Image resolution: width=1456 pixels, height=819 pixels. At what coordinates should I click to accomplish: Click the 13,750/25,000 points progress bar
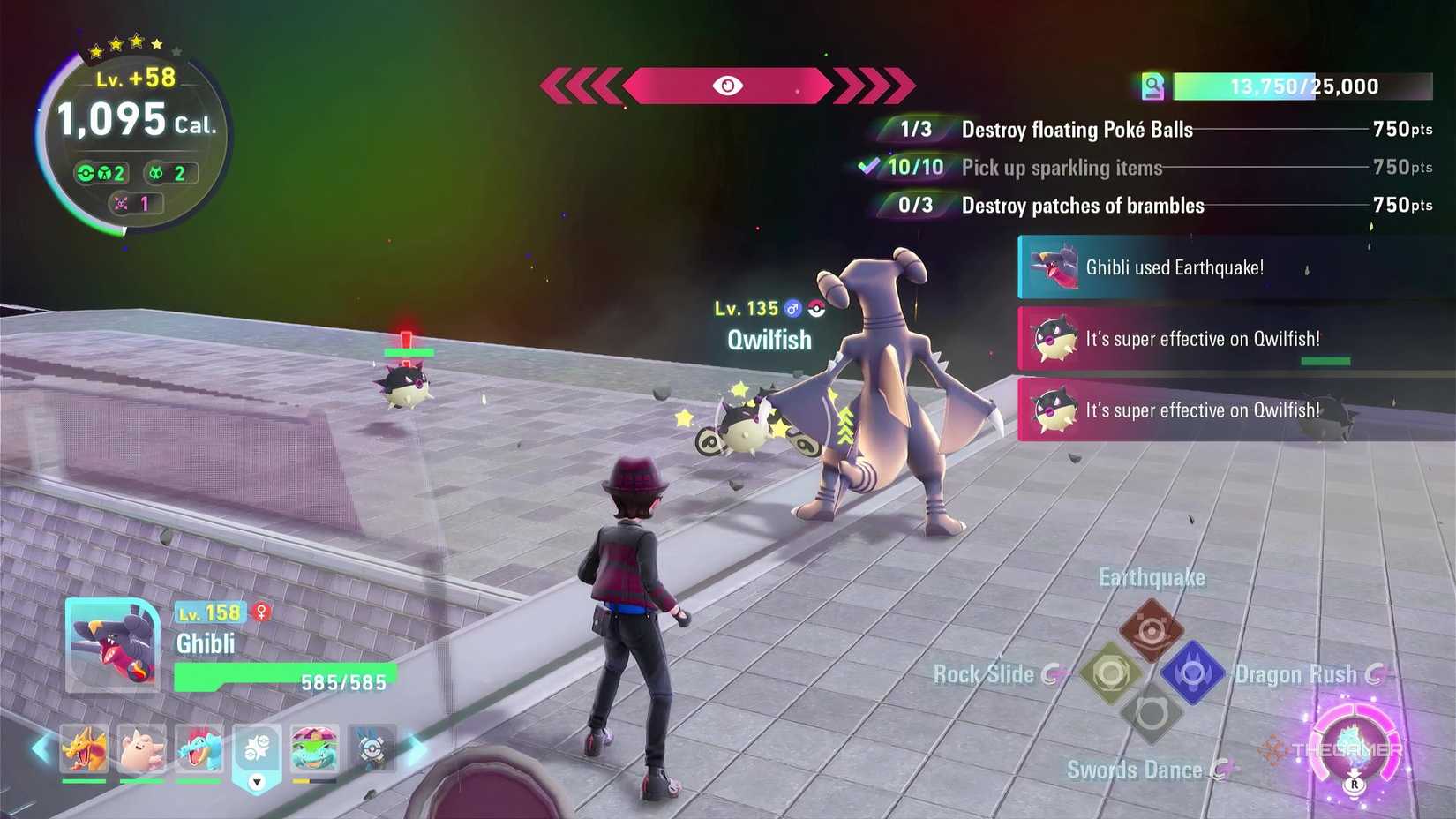pyautogui.click(x=1302, y=86)
